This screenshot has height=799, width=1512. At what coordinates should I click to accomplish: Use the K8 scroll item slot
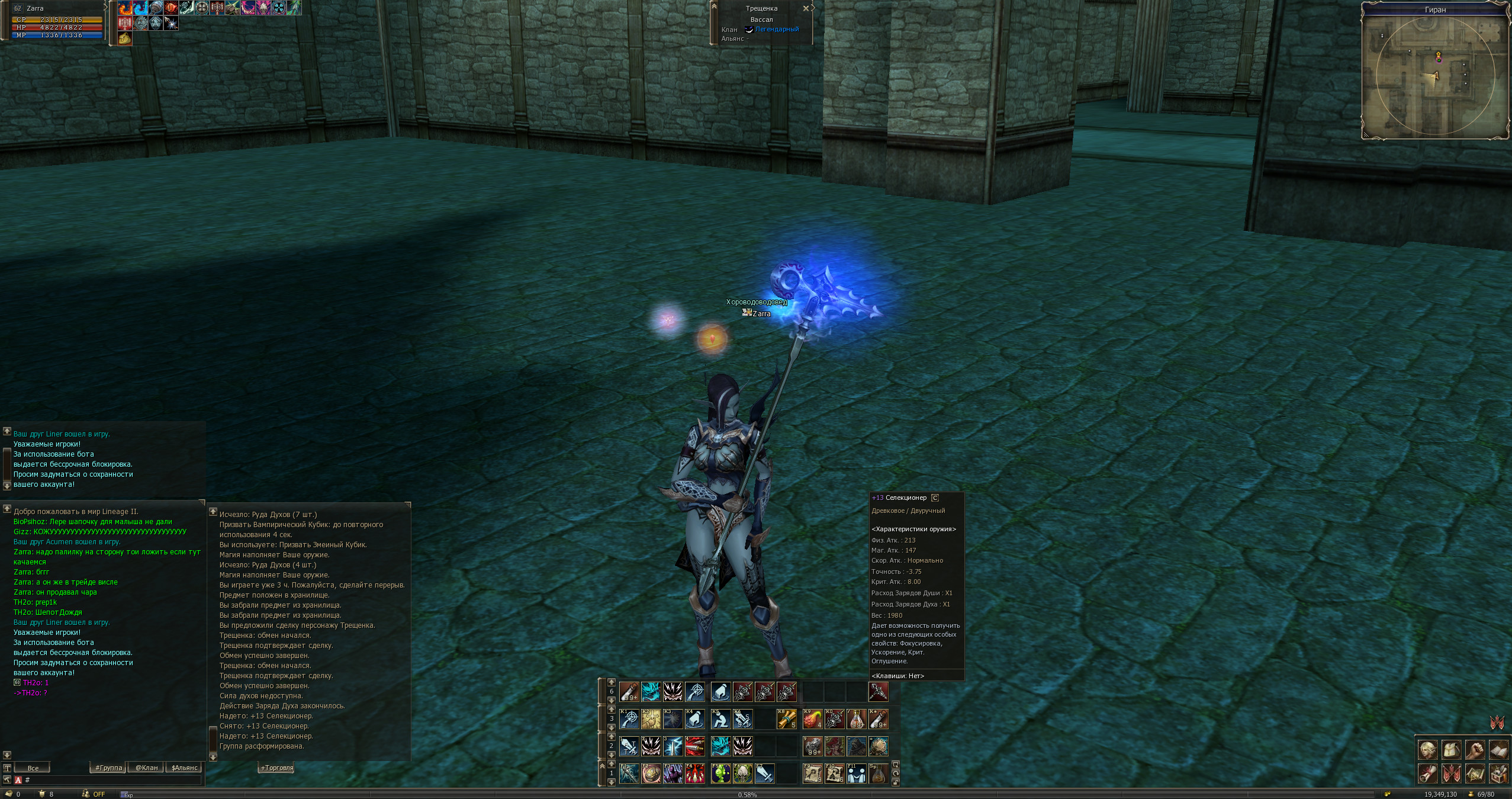[x=786, y=719]
